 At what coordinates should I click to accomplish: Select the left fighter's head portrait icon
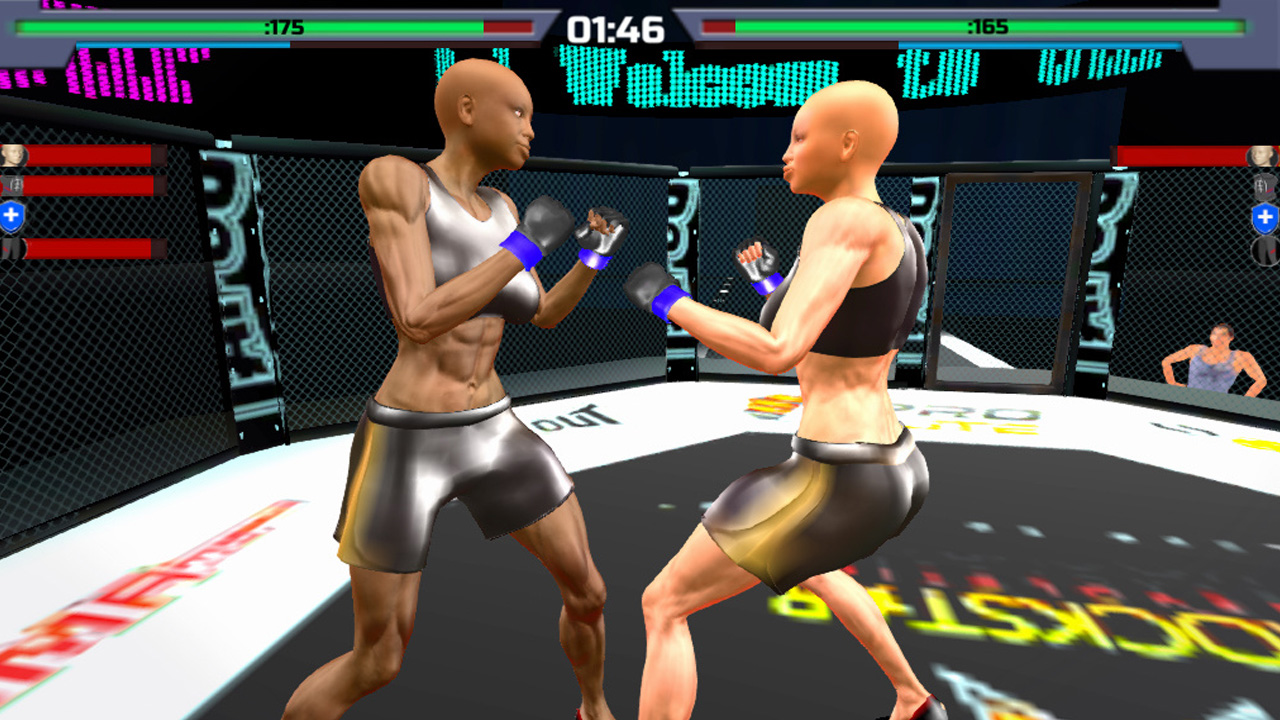pyautogui.click(x=12, y=155)
